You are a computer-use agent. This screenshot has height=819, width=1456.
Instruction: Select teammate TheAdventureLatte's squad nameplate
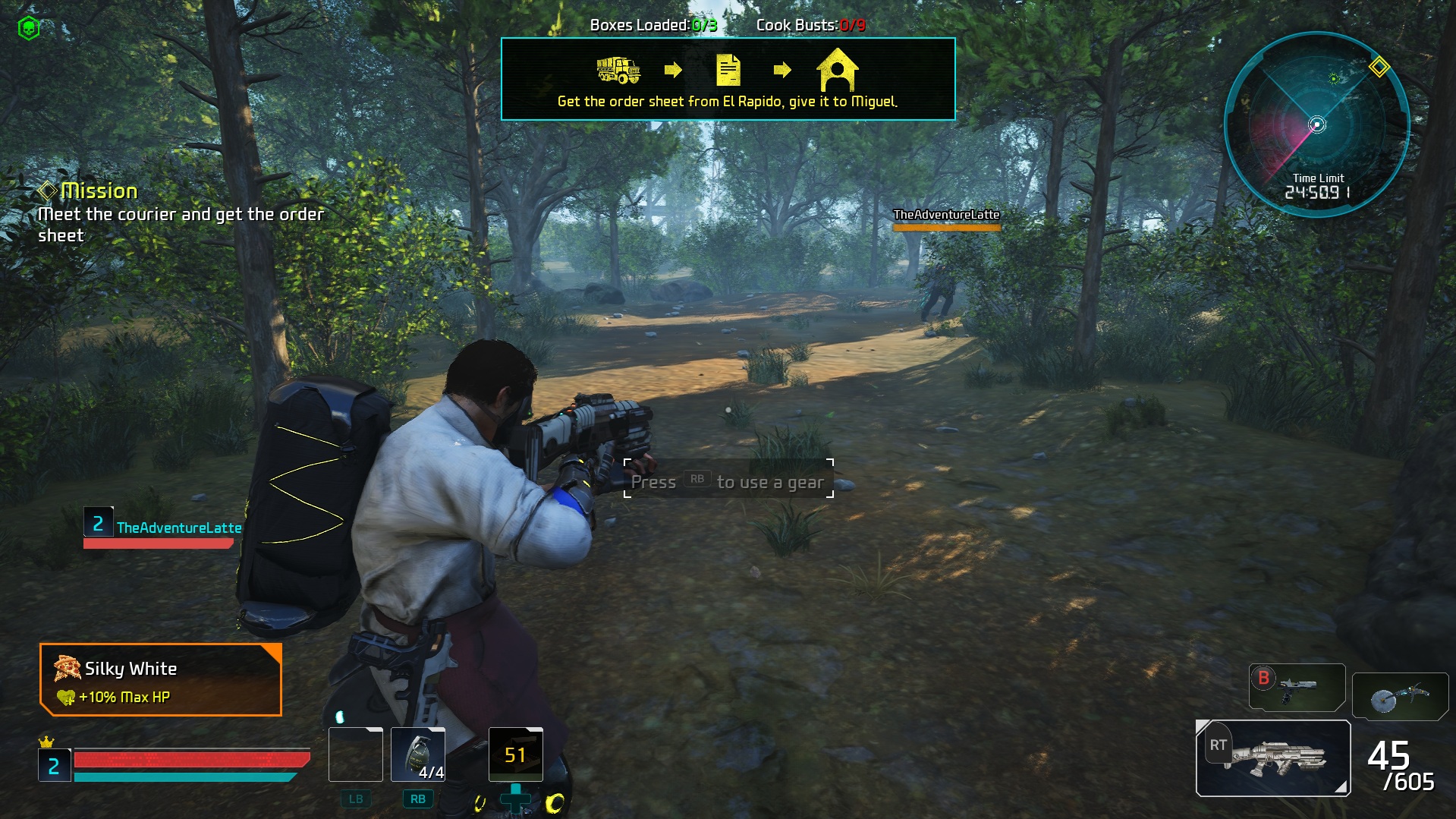click(162, 528)
